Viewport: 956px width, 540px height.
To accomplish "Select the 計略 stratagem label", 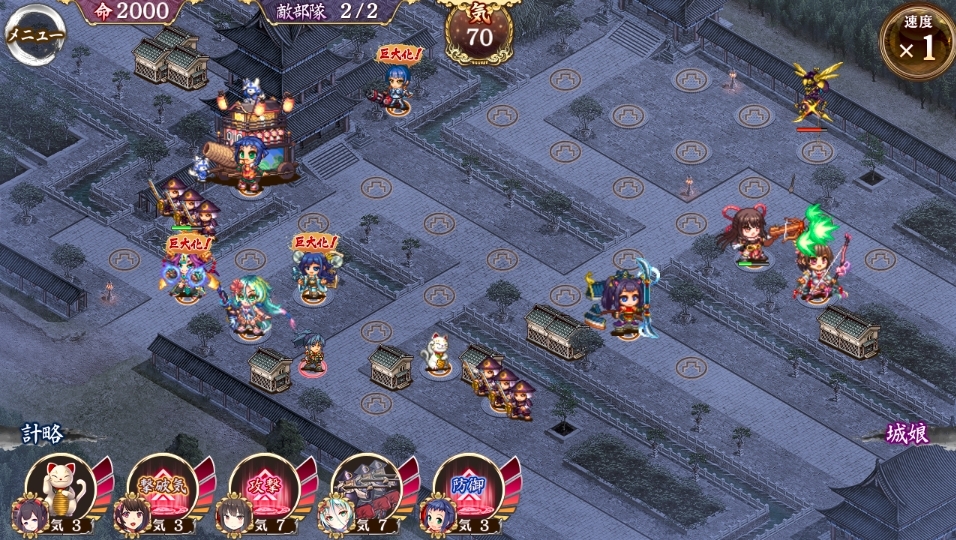I will [44, 434].
